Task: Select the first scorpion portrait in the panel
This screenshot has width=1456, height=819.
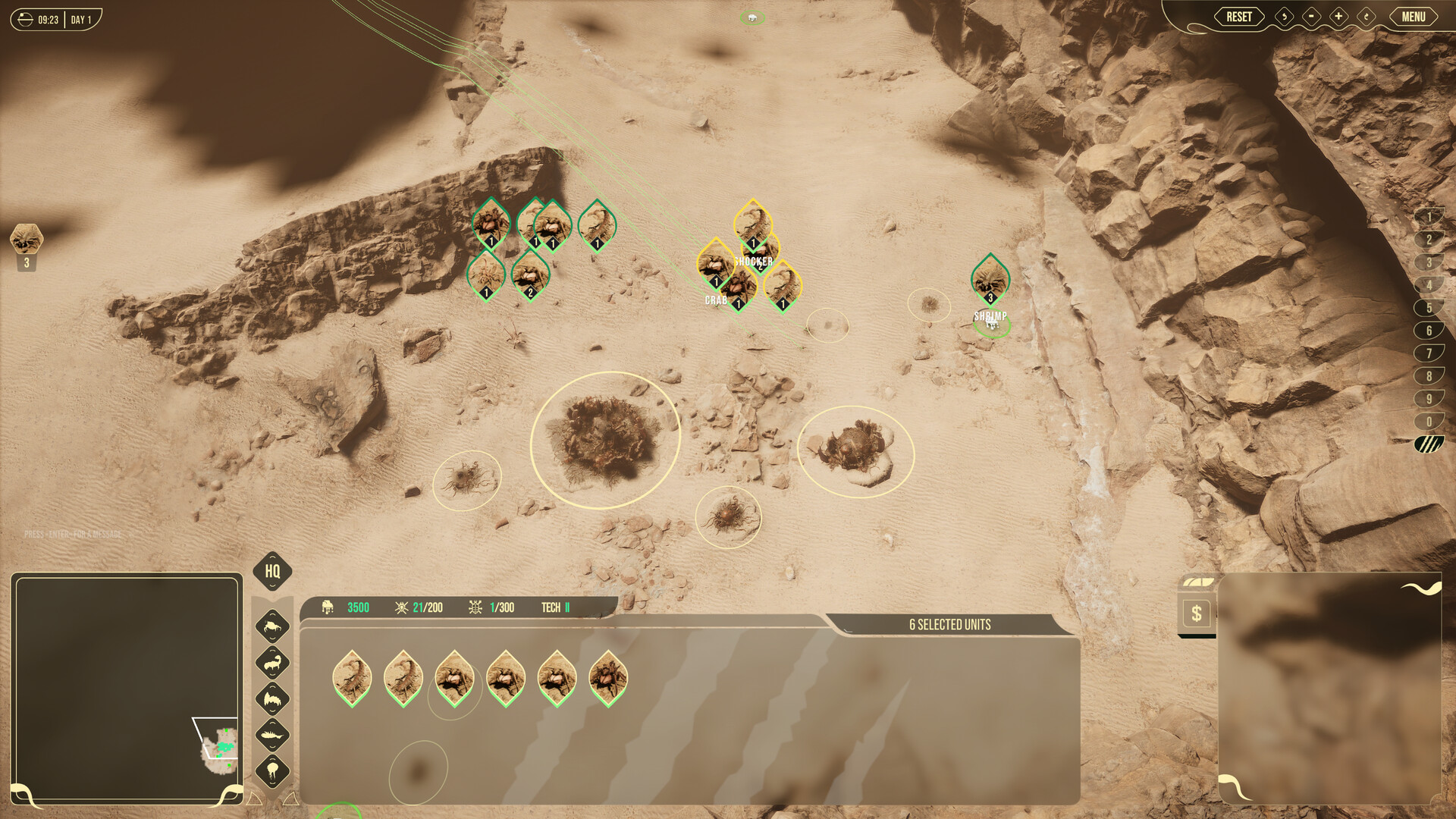Action: pyautogui.click(x=352, y=677)
